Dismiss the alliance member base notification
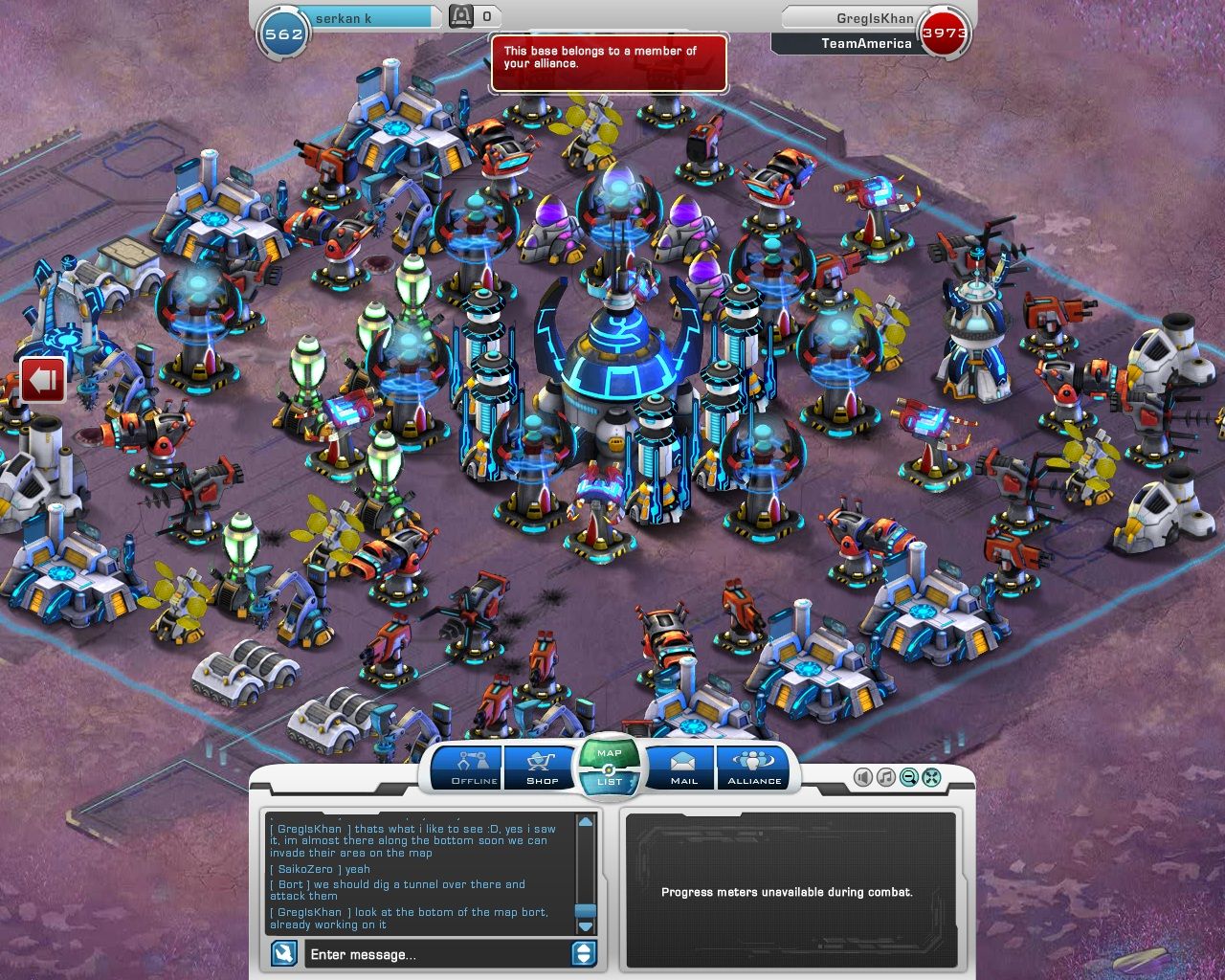1225x980 pixels. pyautogui.click(x=610, y=63)
